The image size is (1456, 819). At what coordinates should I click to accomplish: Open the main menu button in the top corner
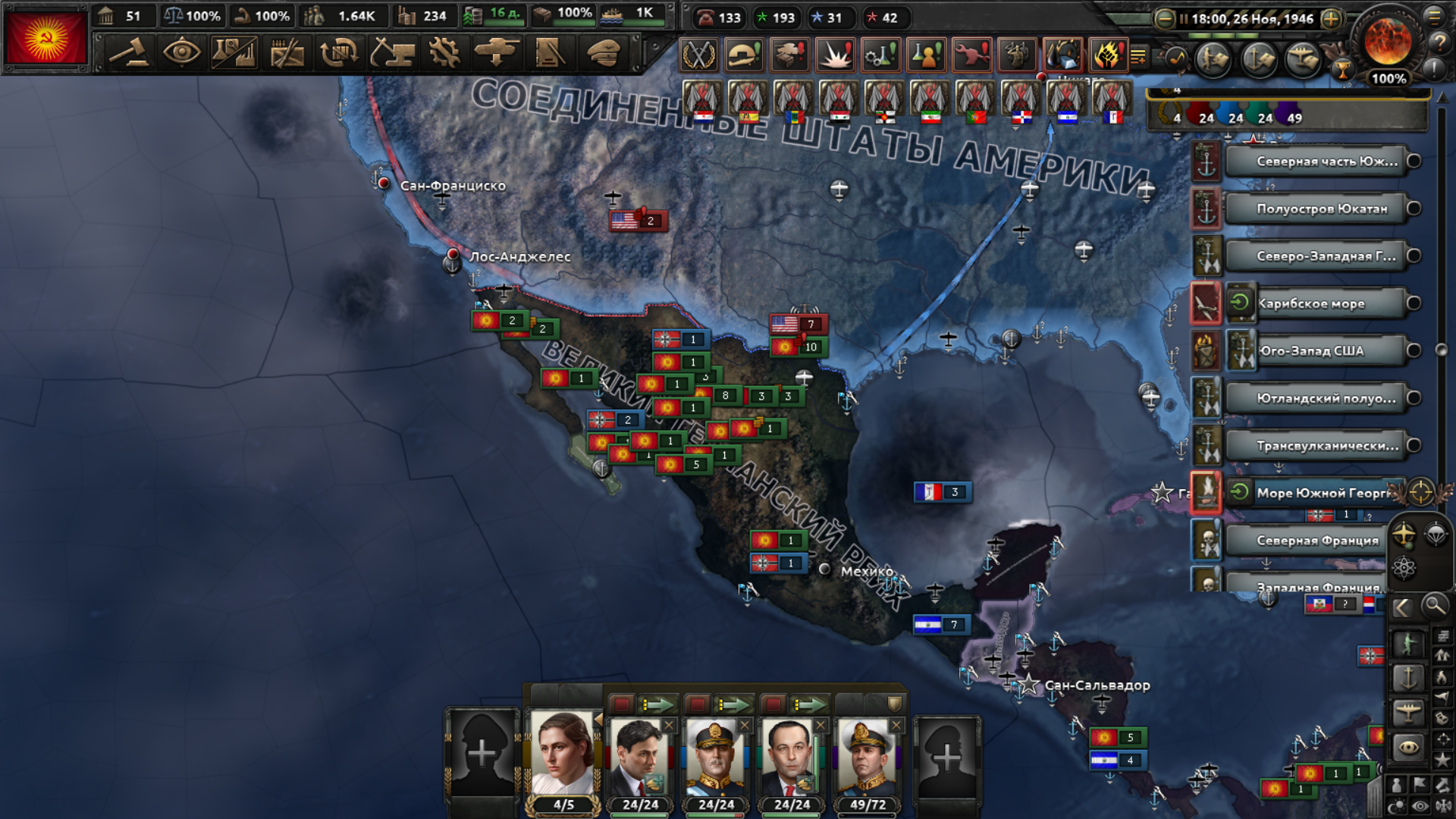point(1434,16)
